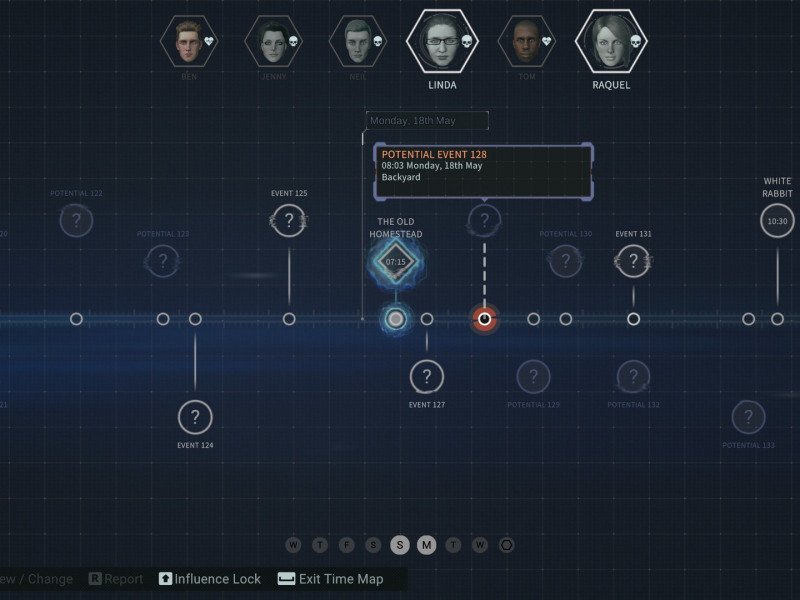Select the Potential 122 node

coord(76,220)
